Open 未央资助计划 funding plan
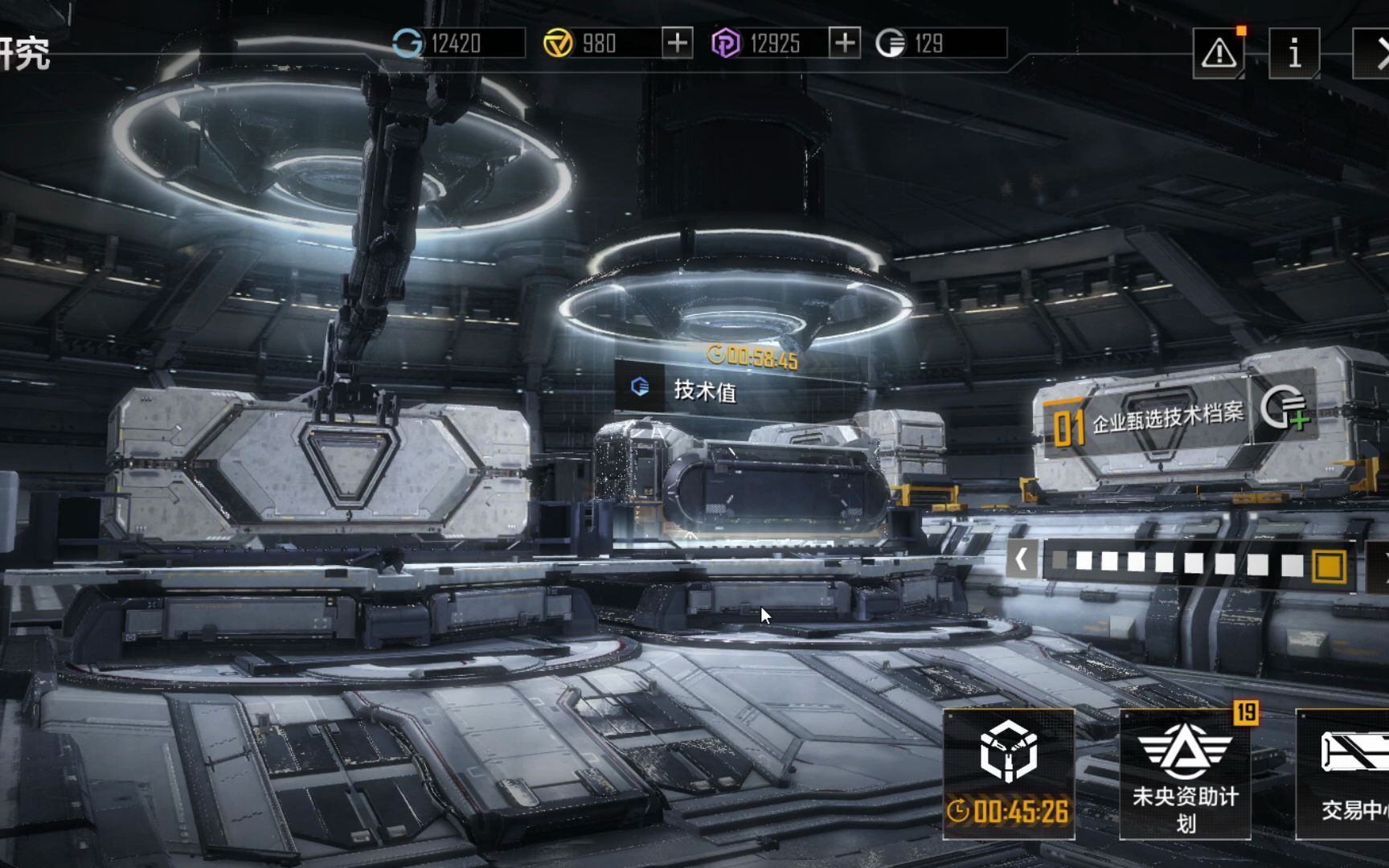 (1185, 773)
